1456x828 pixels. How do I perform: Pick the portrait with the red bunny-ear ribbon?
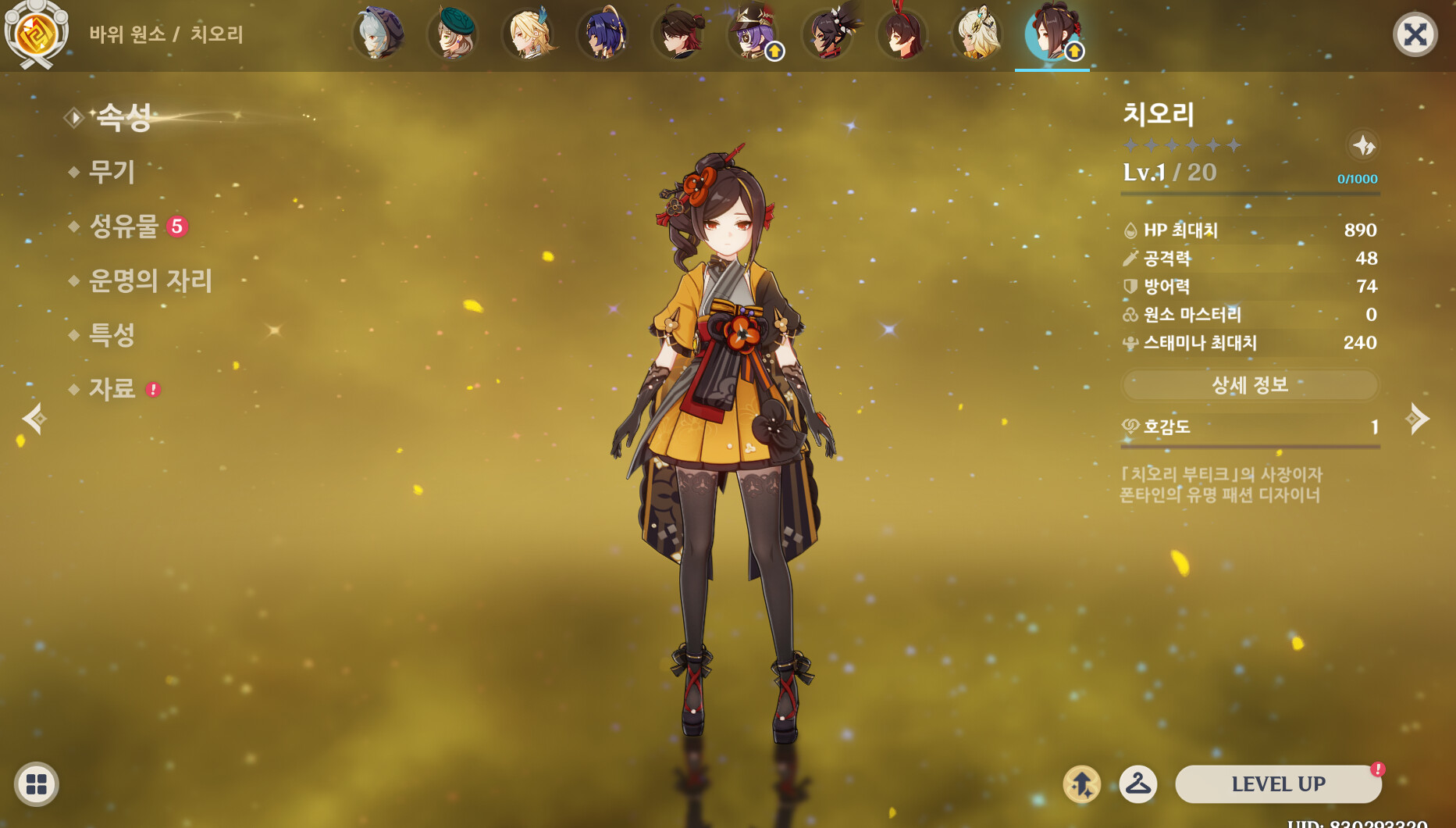902,34
